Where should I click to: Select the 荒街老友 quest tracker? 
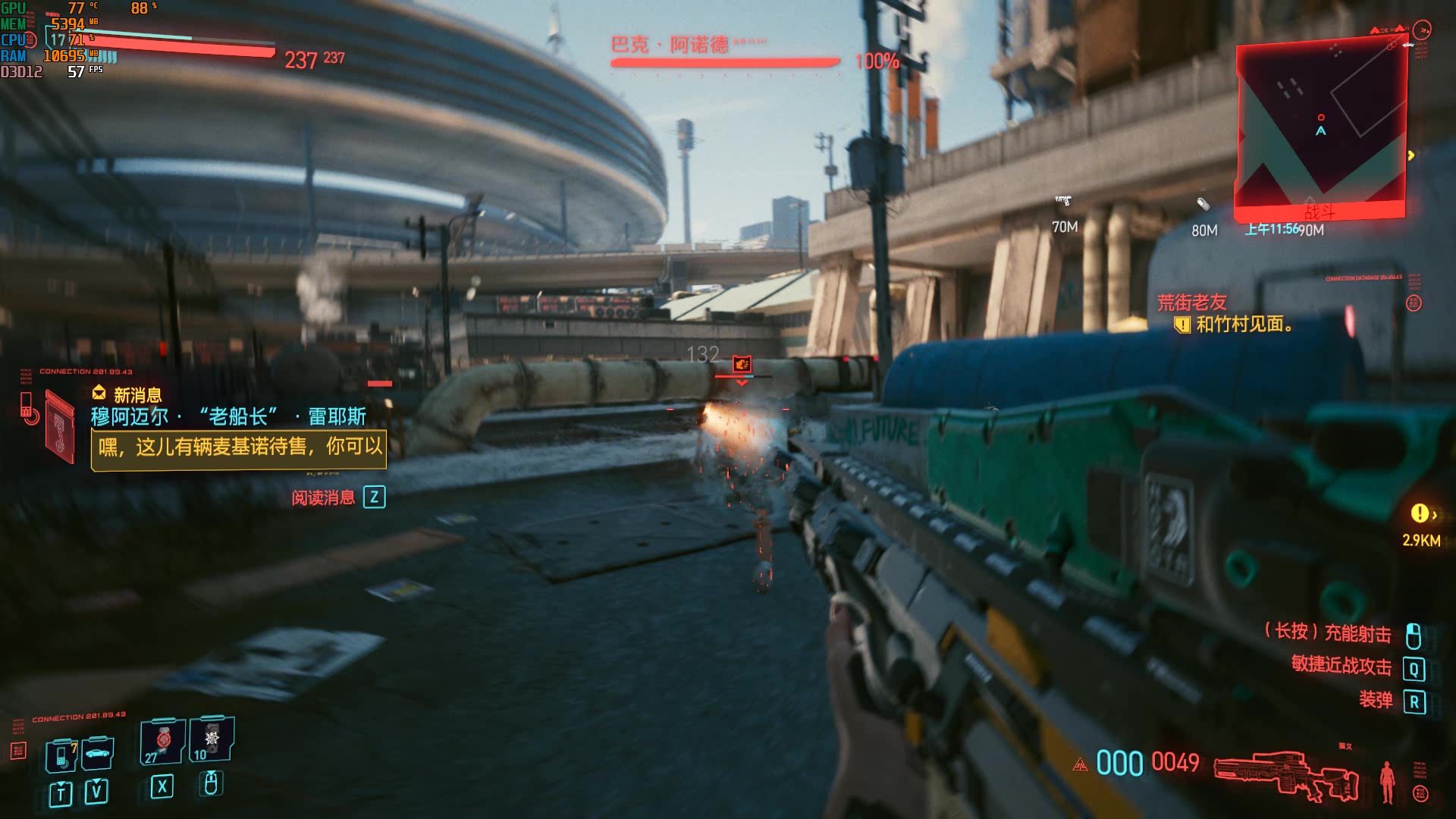click(1191, 303)
